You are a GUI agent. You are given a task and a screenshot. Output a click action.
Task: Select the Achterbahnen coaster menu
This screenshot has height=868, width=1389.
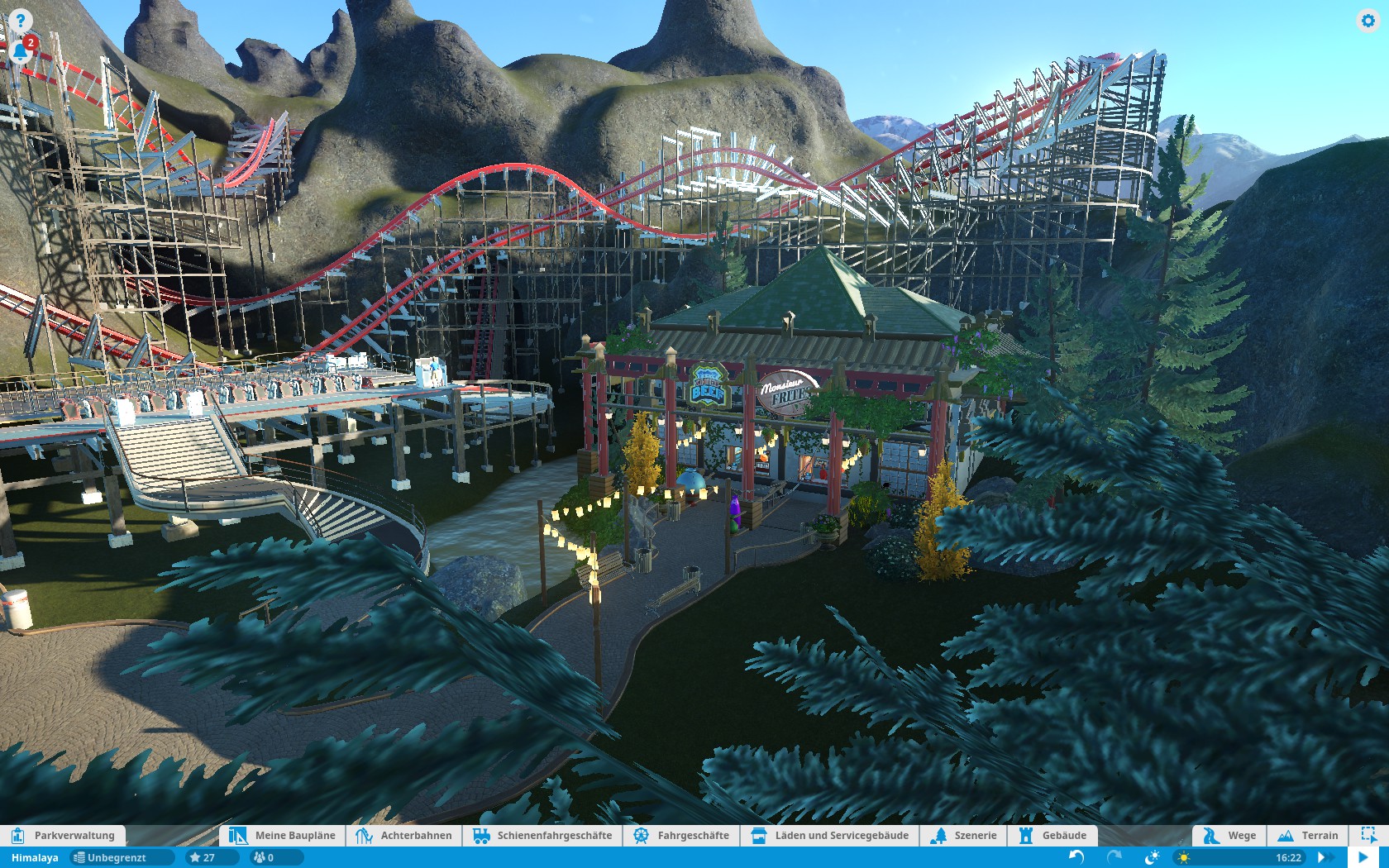click(x=404, y=835)
